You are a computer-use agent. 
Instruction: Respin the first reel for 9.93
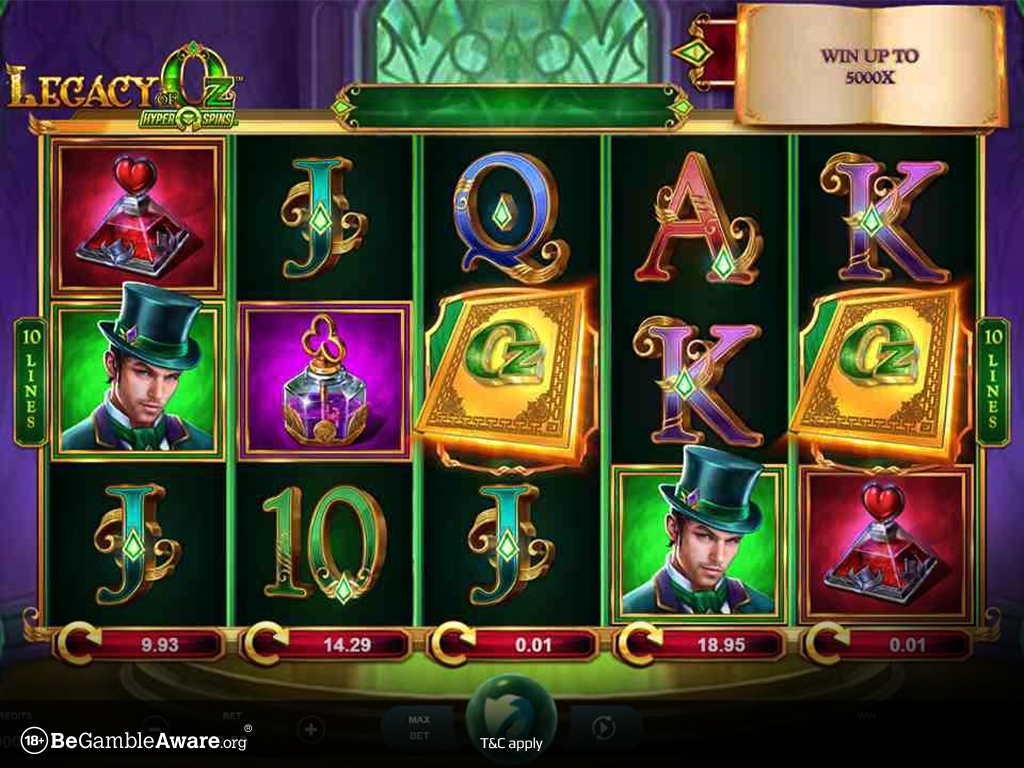[140, 644]
